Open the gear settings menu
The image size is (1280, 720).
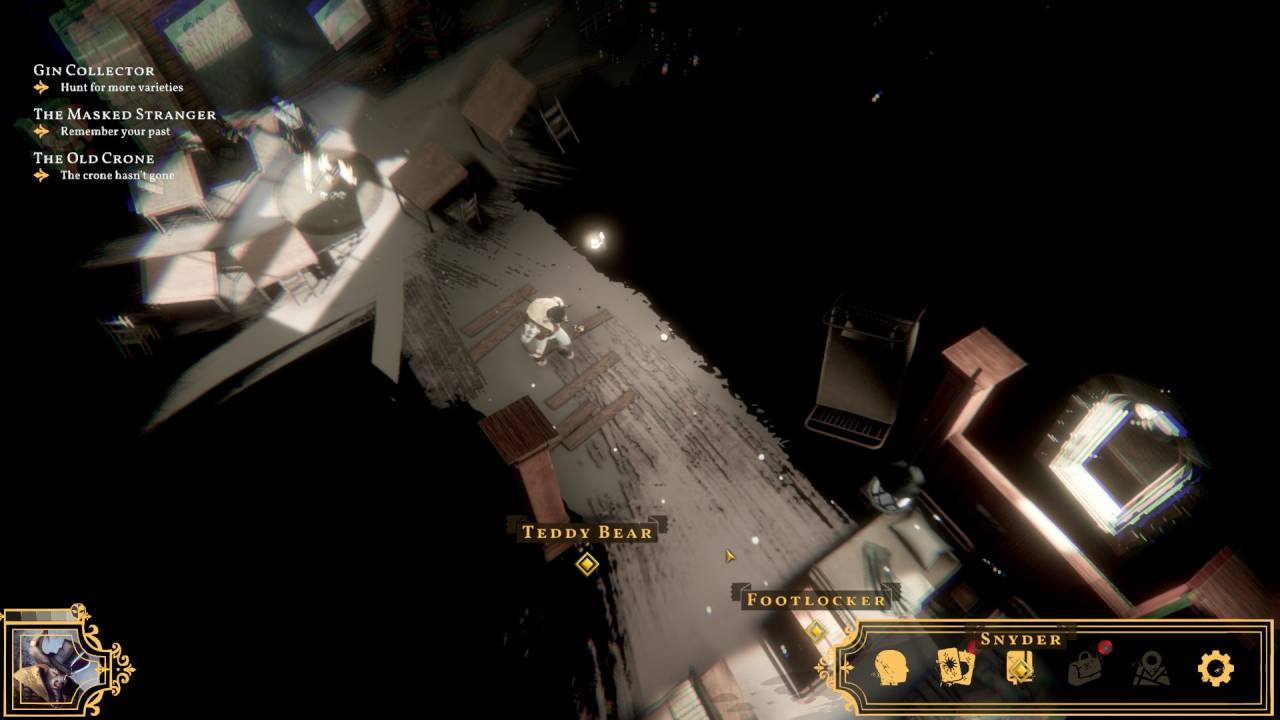pos(1215,668)
